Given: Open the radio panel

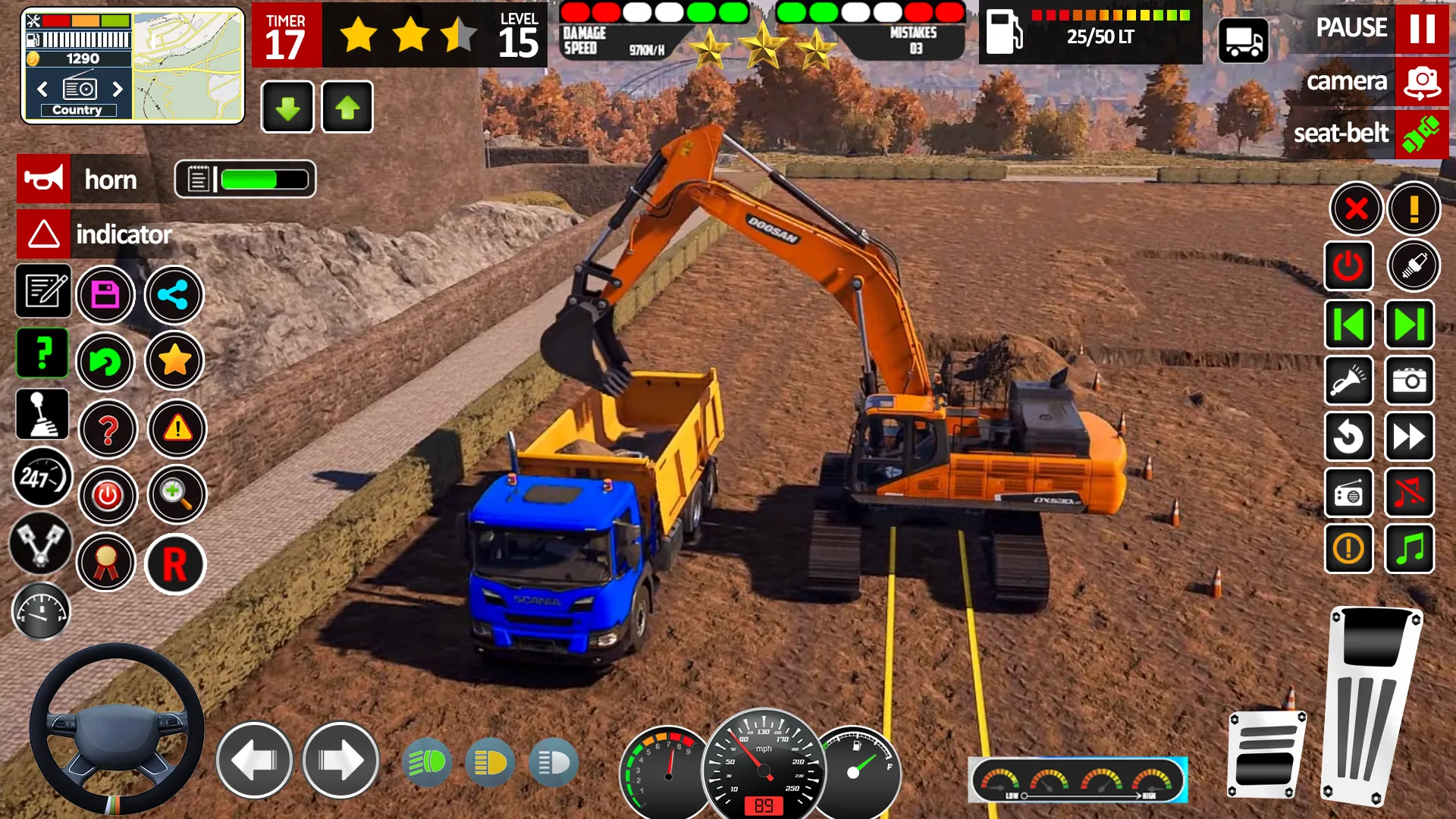Looking at the screenshot, I should tap(1349, 494).
